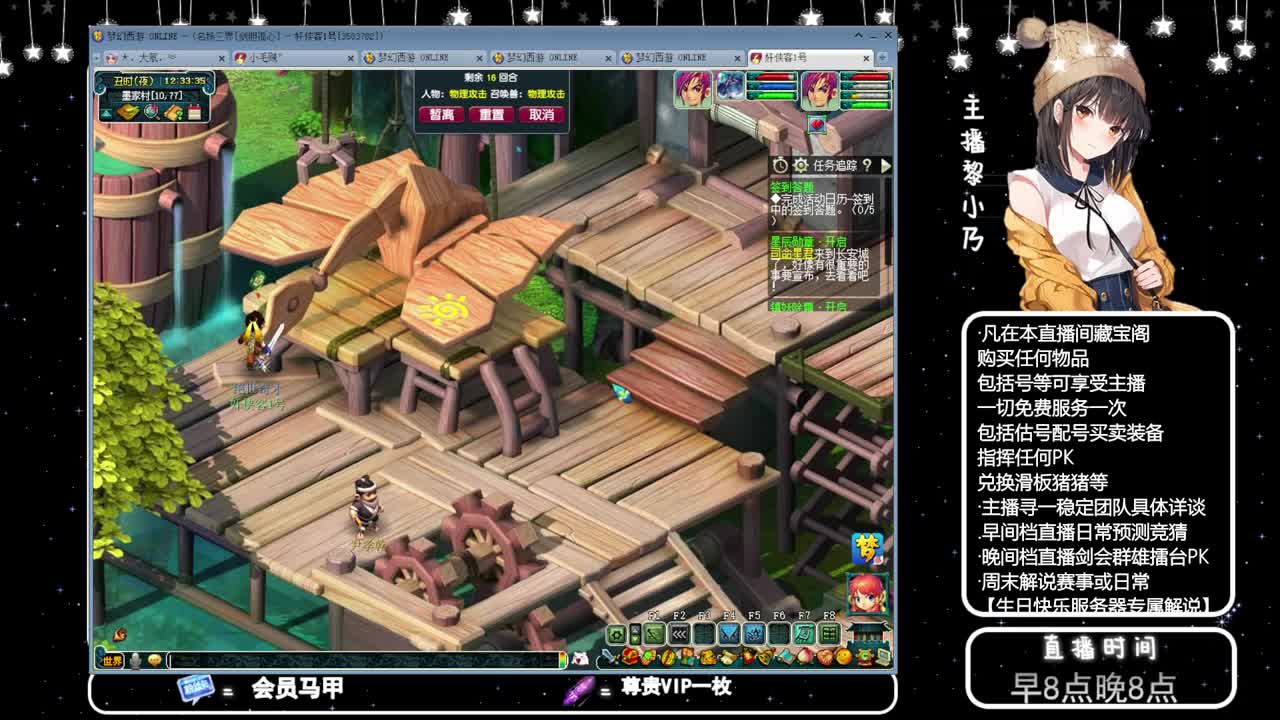
Task: Select the sword attack icon in bottom toolbar
Action: [x=607, y=656]
